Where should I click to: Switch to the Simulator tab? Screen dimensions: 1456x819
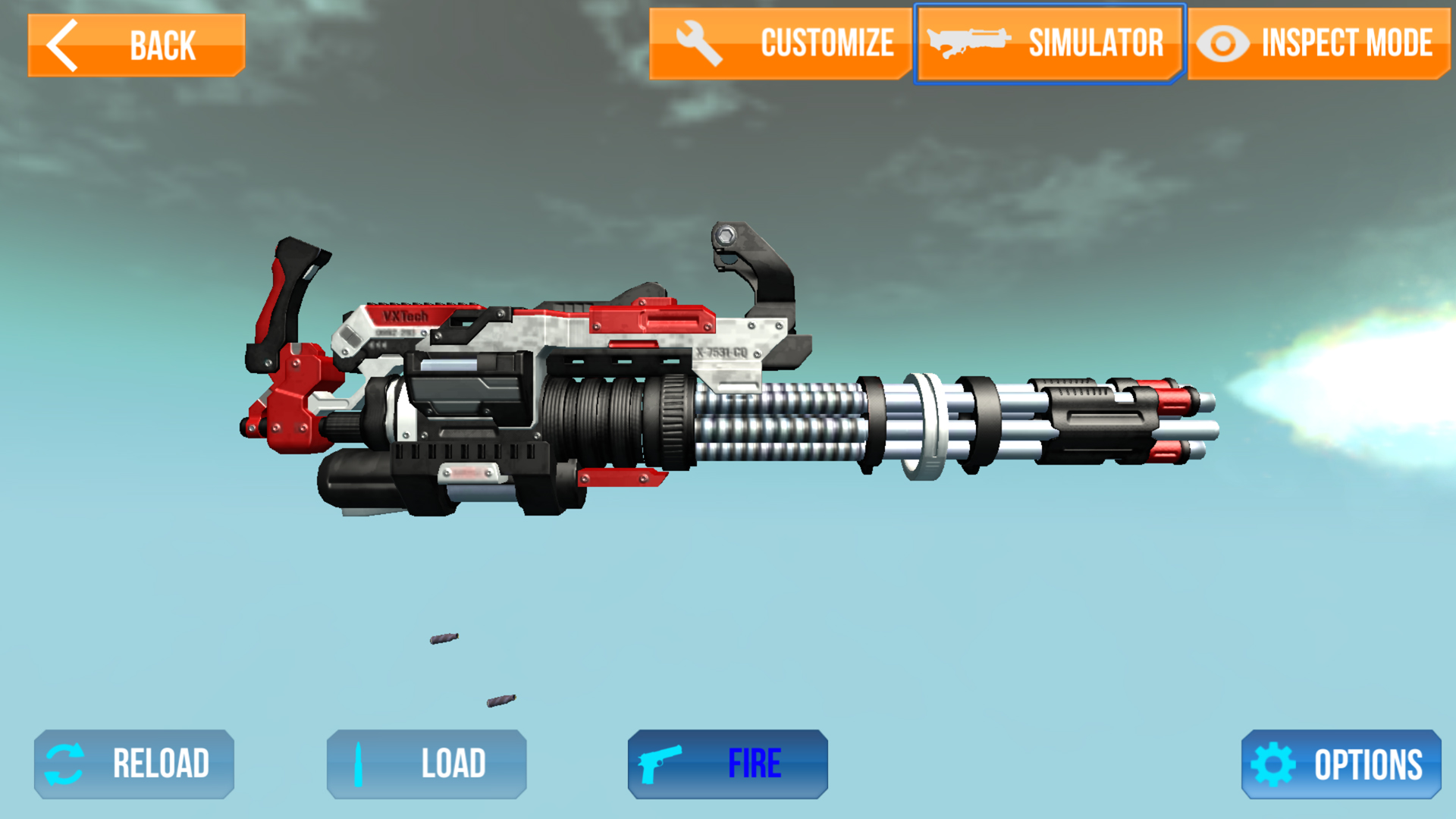tap(1050, 43)
